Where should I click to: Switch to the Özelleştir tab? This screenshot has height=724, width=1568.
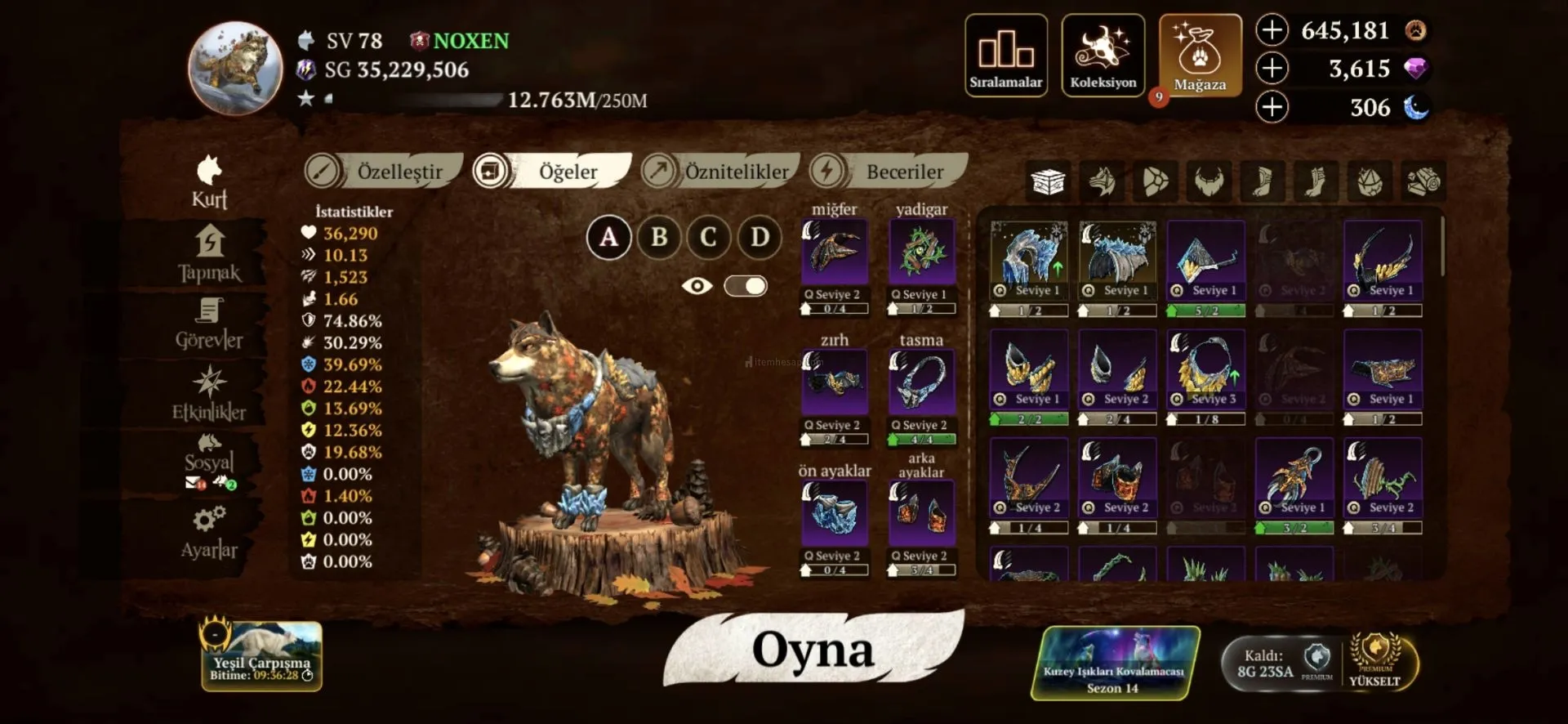[x=384, y=172]
